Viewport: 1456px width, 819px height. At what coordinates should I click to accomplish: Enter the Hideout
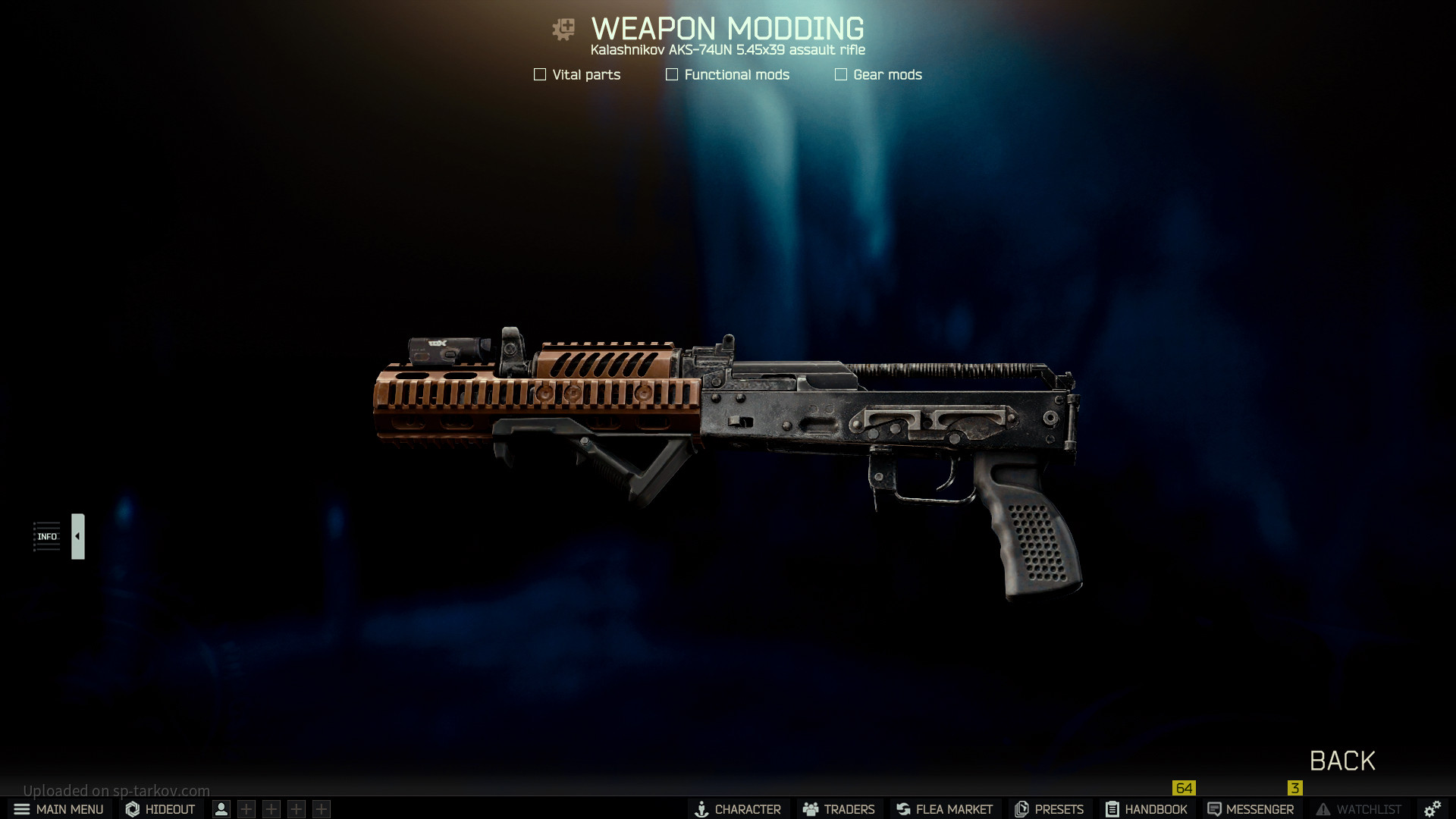point(160,809)
